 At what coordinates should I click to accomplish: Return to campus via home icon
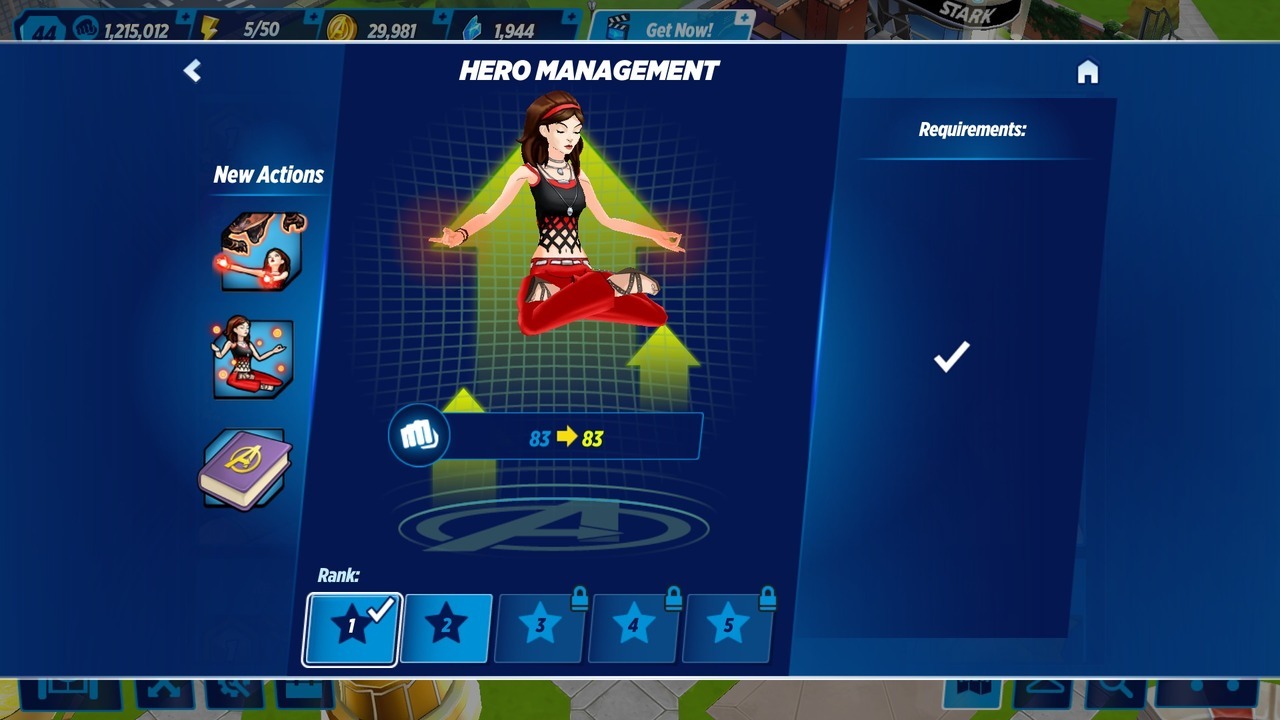[1087, 72]
